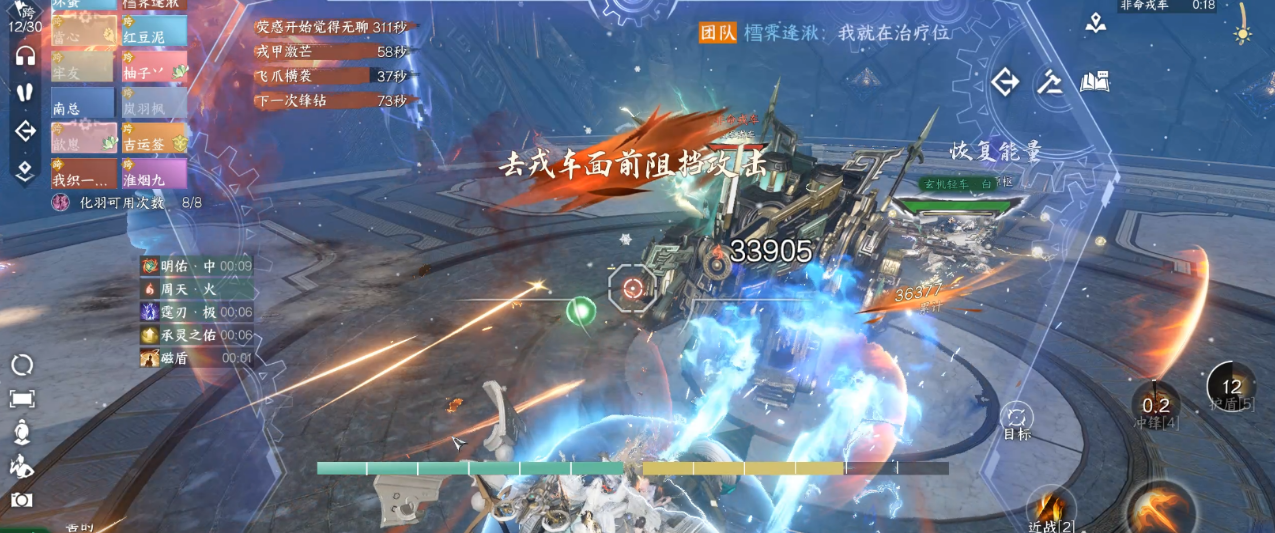Click the footprints follow icon
Image resolution: width=1275 pixels, height=533 pixels.
[25, 92]
